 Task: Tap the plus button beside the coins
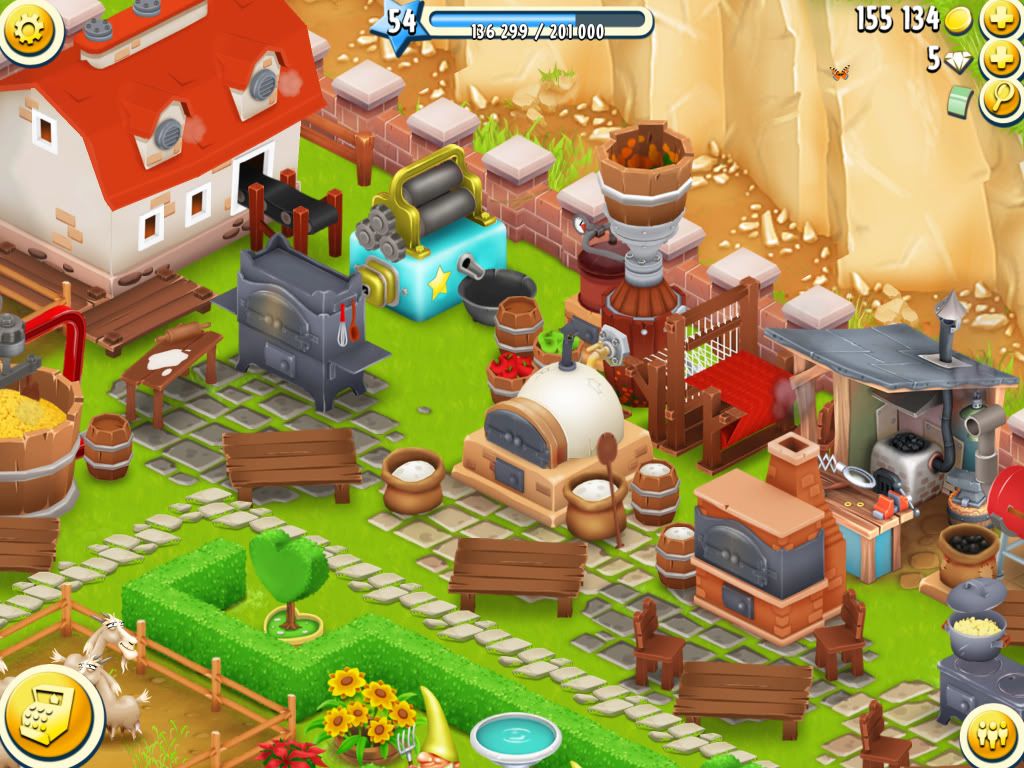[x=999, y=19]
